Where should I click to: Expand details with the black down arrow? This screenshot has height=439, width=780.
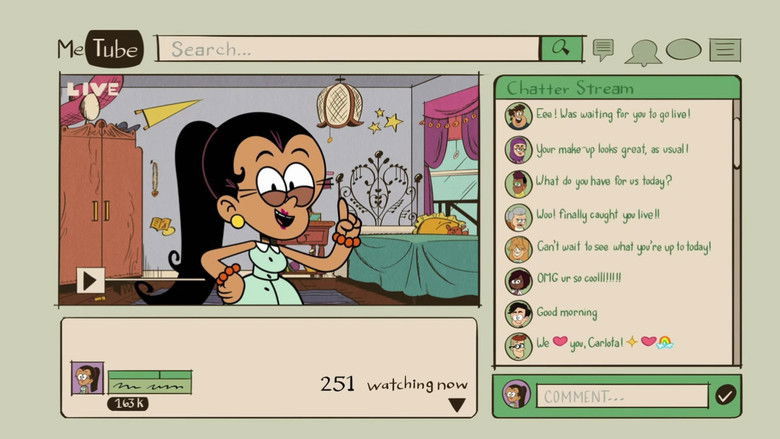click(456, 405)
